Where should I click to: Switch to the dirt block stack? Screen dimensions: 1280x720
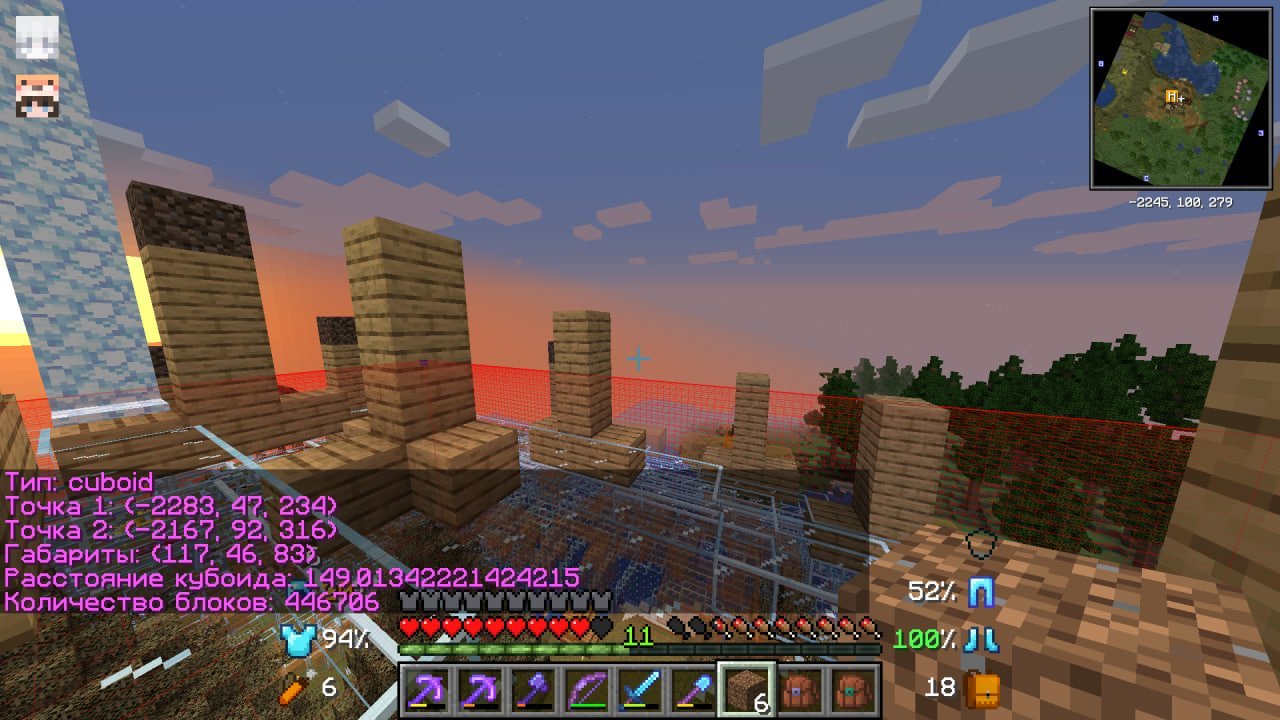coord(745,690)
